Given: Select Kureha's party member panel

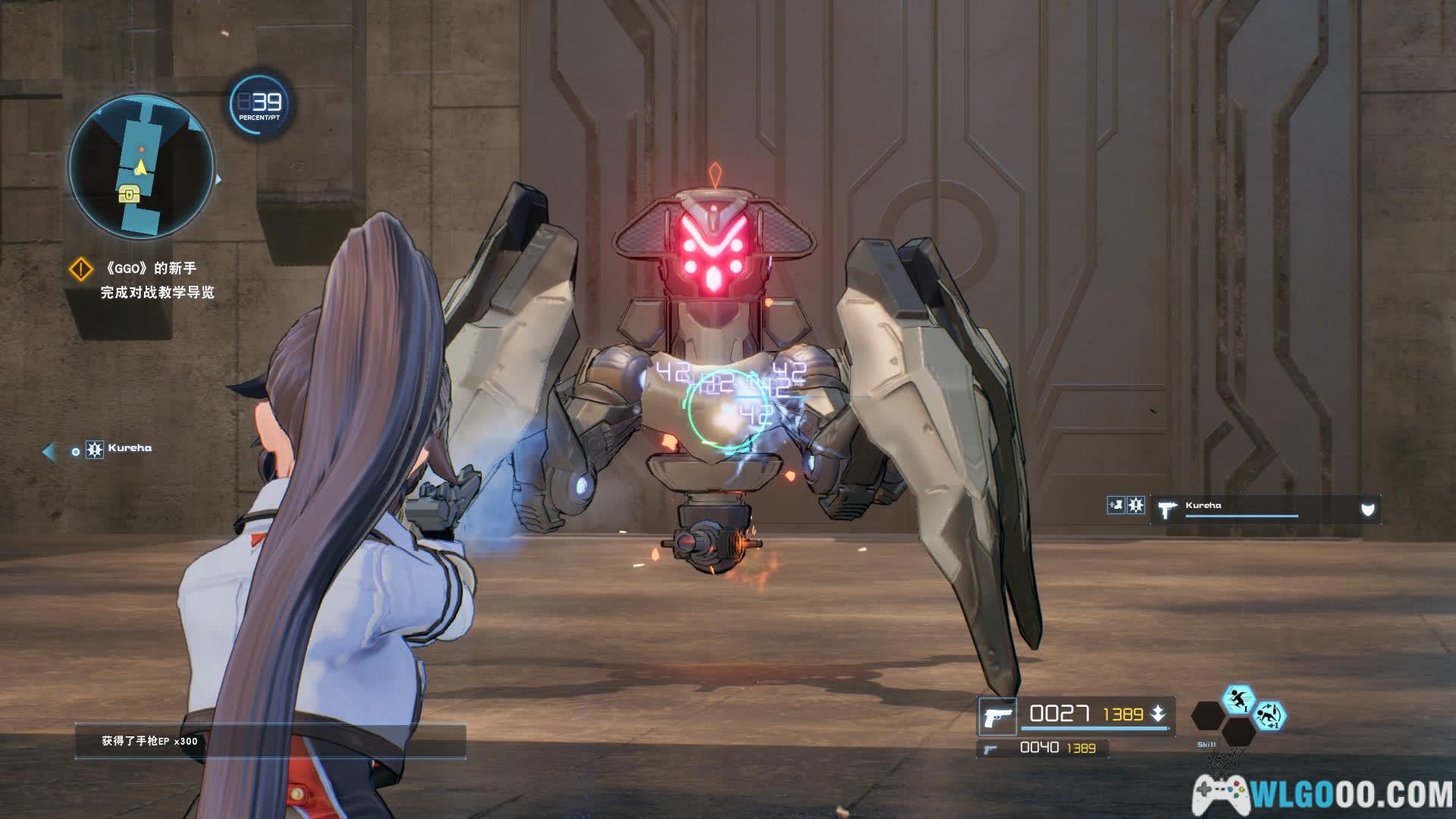Looking at the screenshot, I should tap(1265, 509).
